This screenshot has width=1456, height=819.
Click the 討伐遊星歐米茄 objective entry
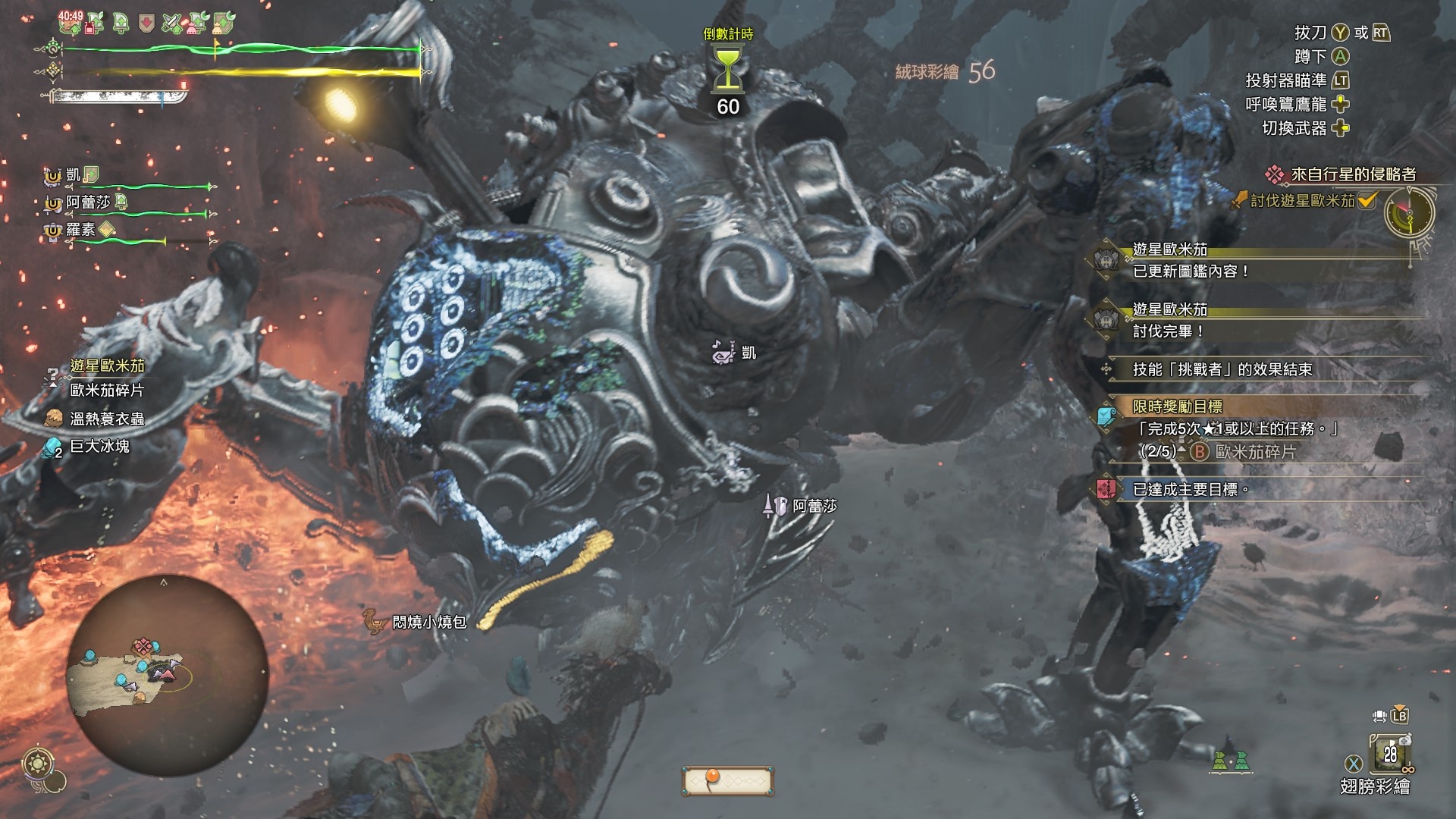pos(1302,201)
